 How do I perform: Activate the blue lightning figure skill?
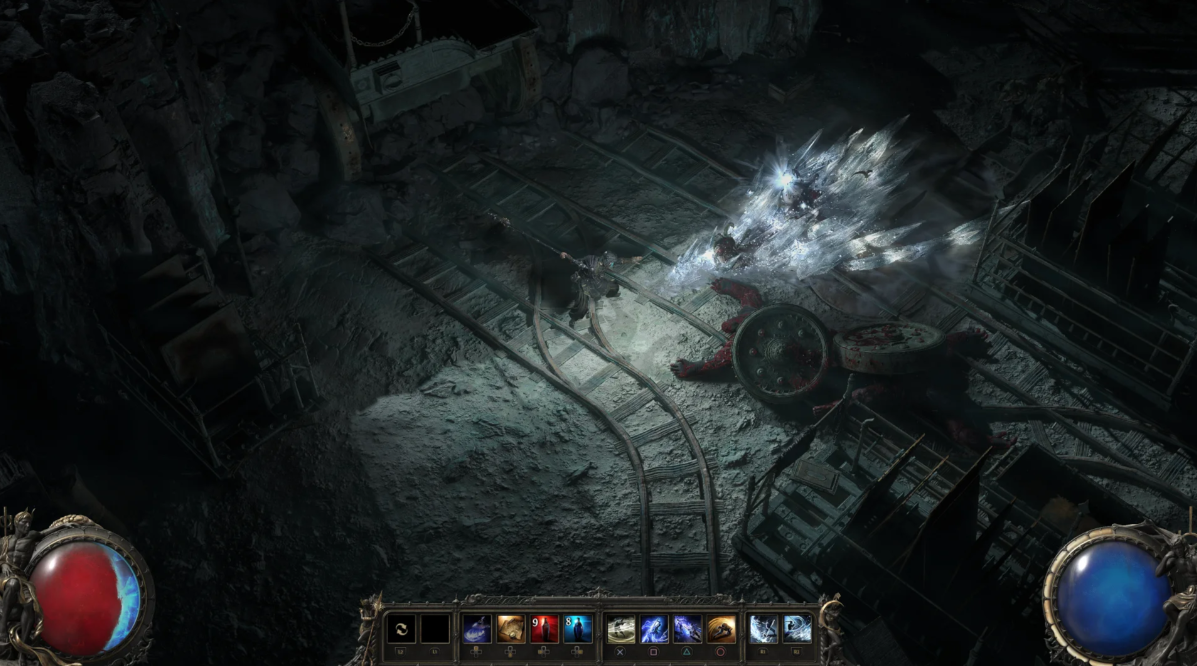tap(654, 628)
